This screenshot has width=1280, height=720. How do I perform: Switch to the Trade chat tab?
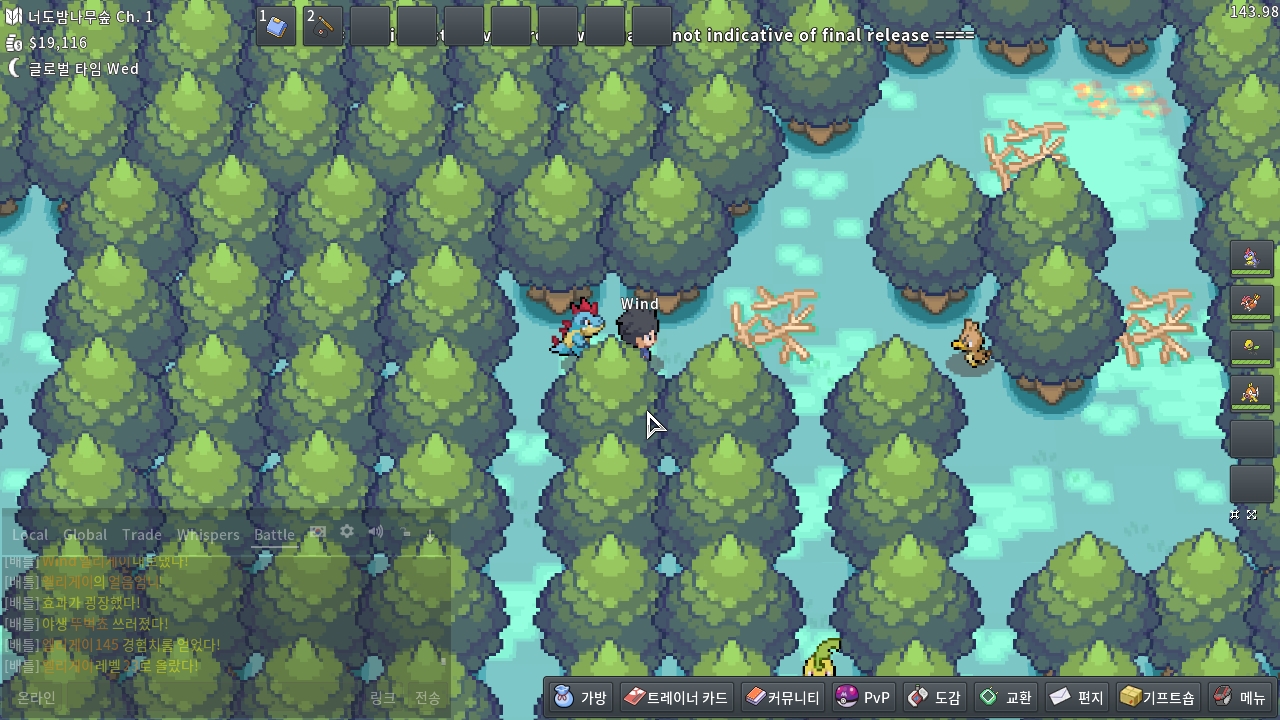(x=142, y=535)
